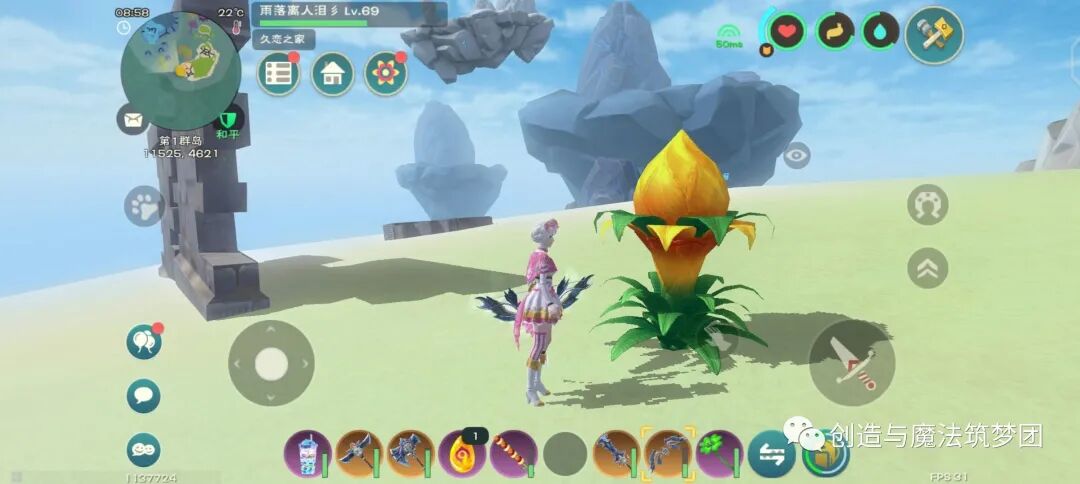This screenshot has height=484, width=1080.
Task: Open the task list icon
Action: point(279,74)
